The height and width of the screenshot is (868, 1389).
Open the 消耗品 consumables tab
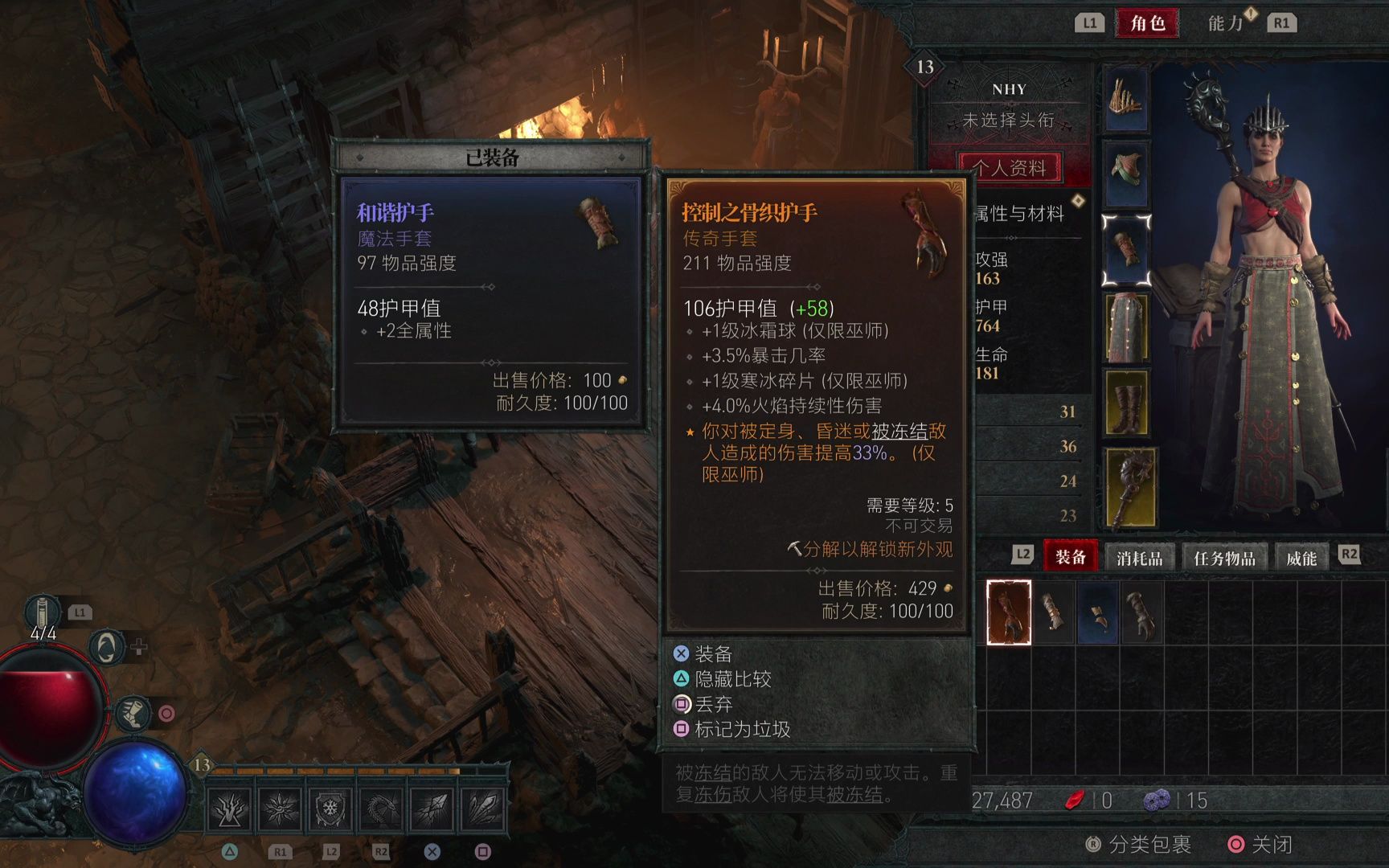coord(1139,557)
